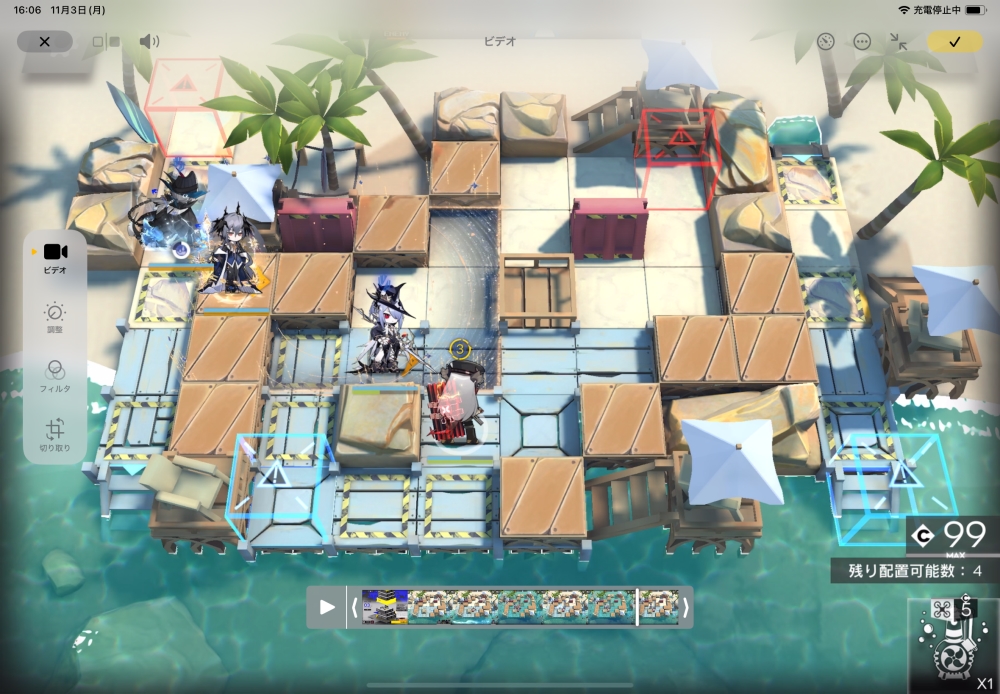1000x694 pixels.
Task: Open the フィルタ filter options
Action: pos(55,375)
